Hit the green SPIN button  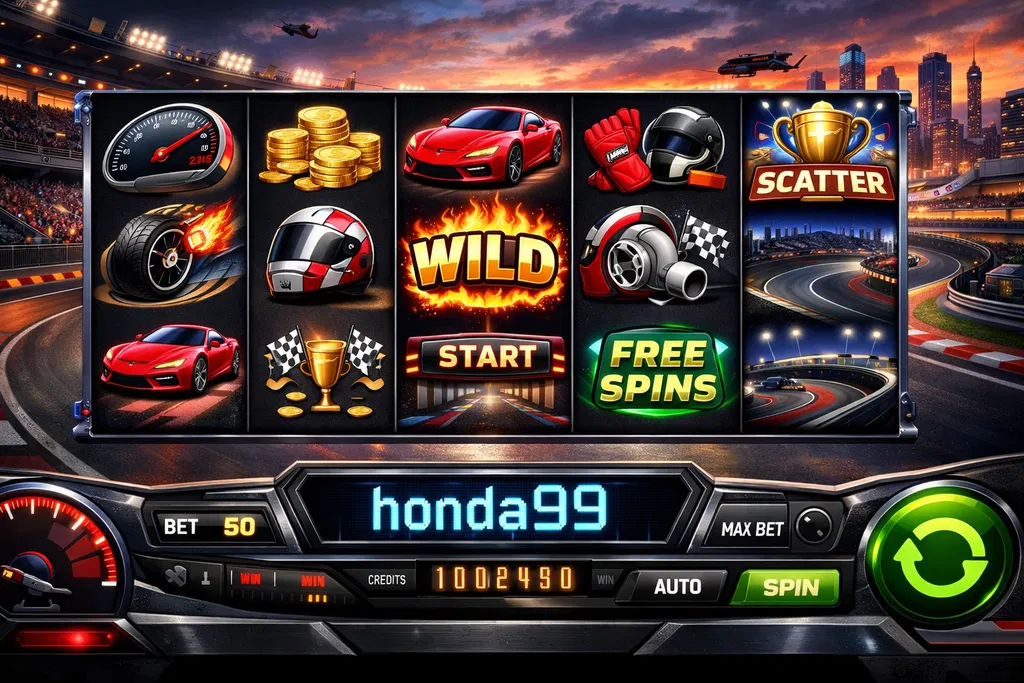pyautogui.click(x=784, y=588)
